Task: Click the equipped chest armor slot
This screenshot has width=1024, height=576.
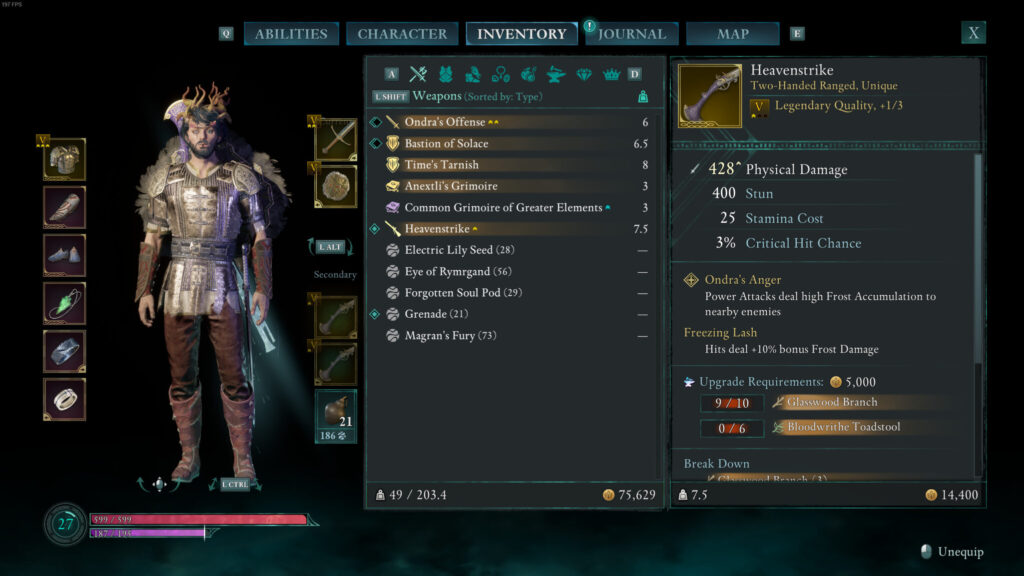Action: coord(64,159)
